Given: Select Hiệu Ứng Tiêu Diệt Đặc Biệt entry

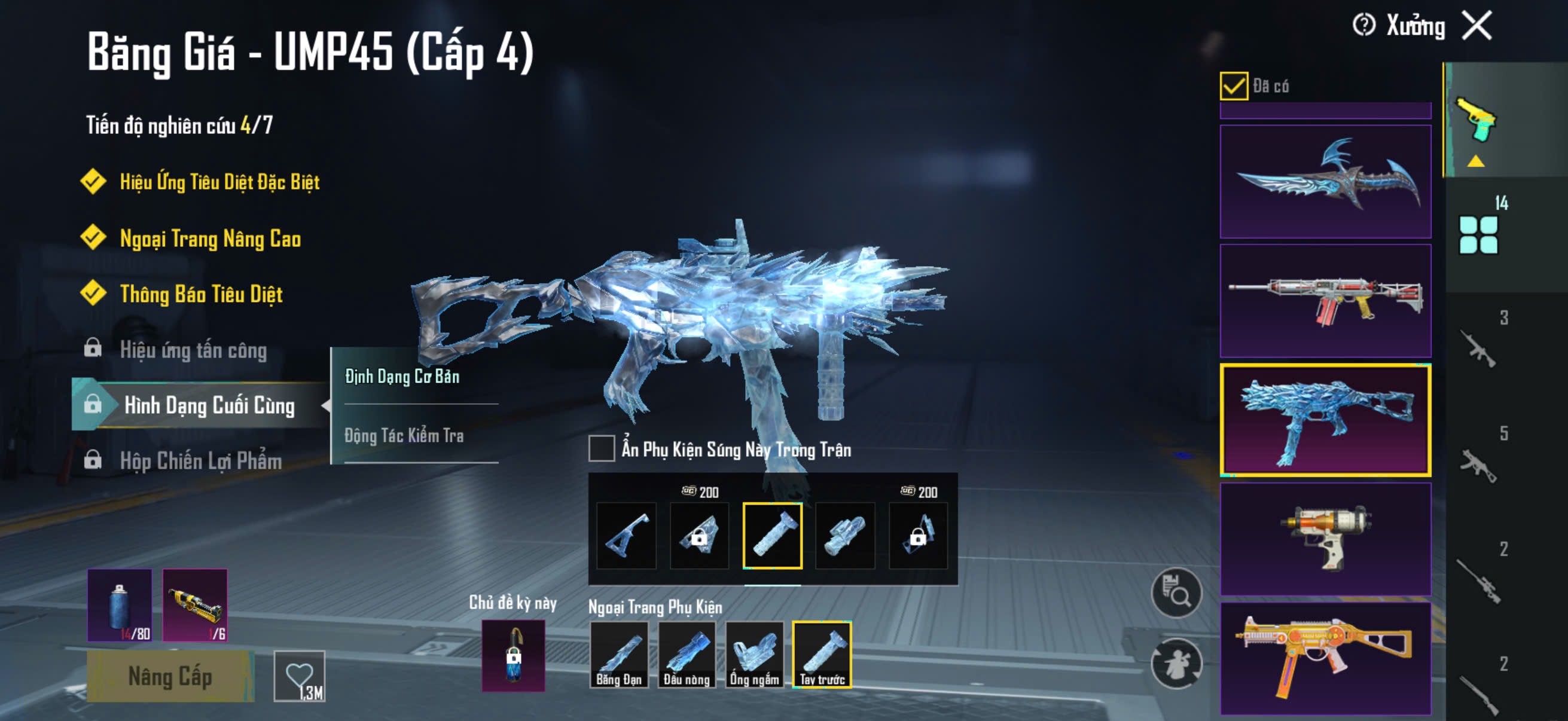Looking at the screenshot, I should click(x=219, y=182).
